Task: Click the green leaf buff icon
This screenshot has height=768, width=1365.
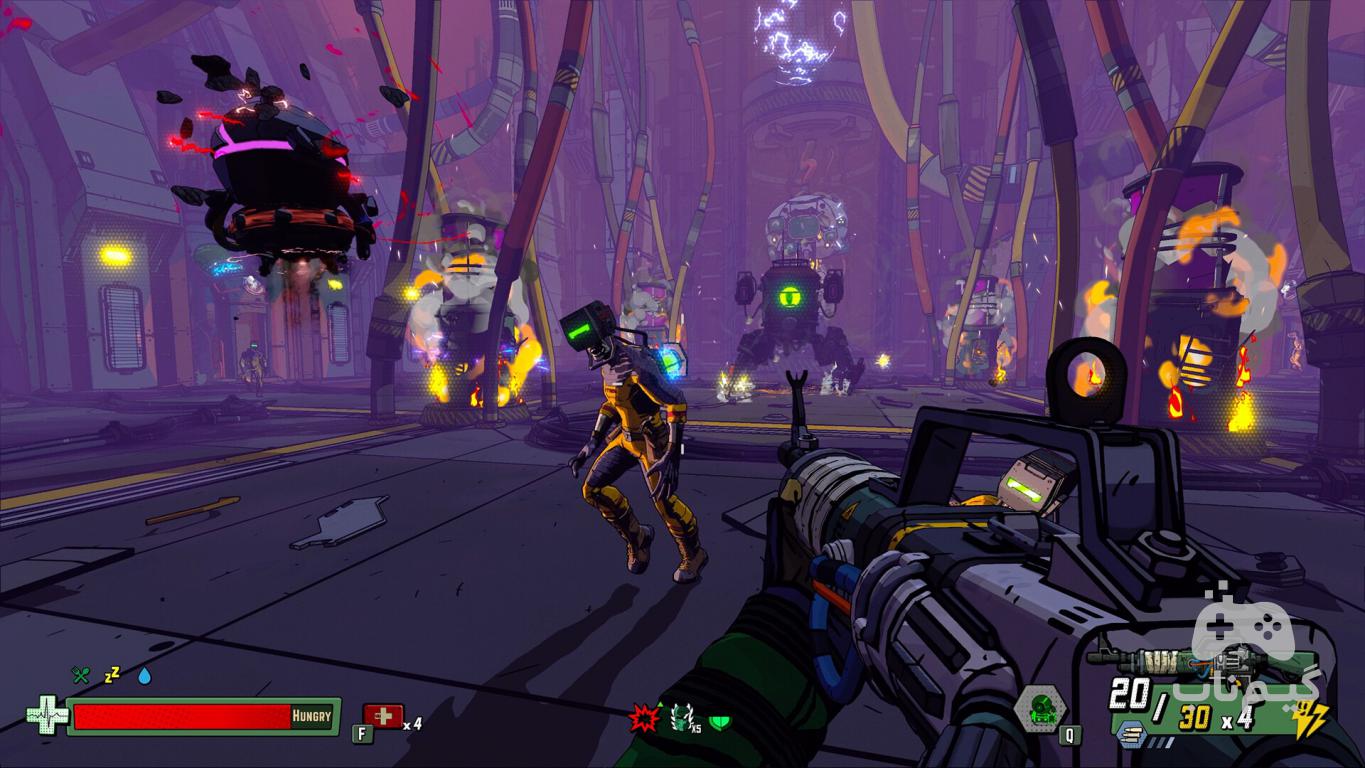Action: [720, 719]
